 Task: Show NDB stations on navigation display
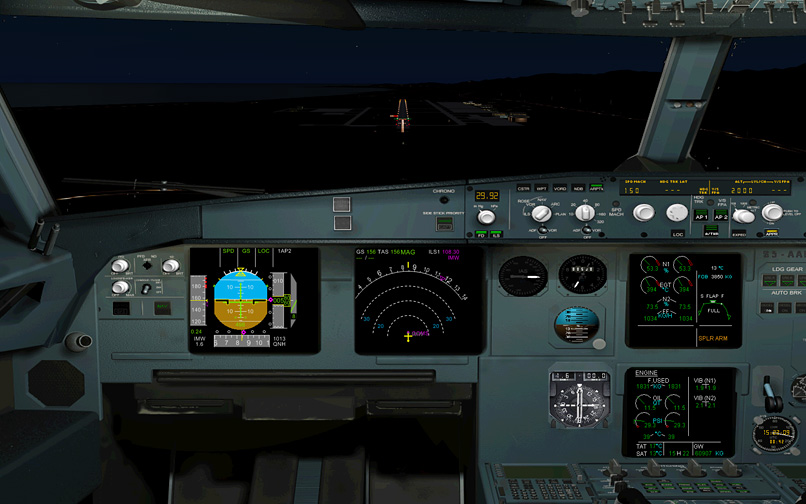(578, 188)
